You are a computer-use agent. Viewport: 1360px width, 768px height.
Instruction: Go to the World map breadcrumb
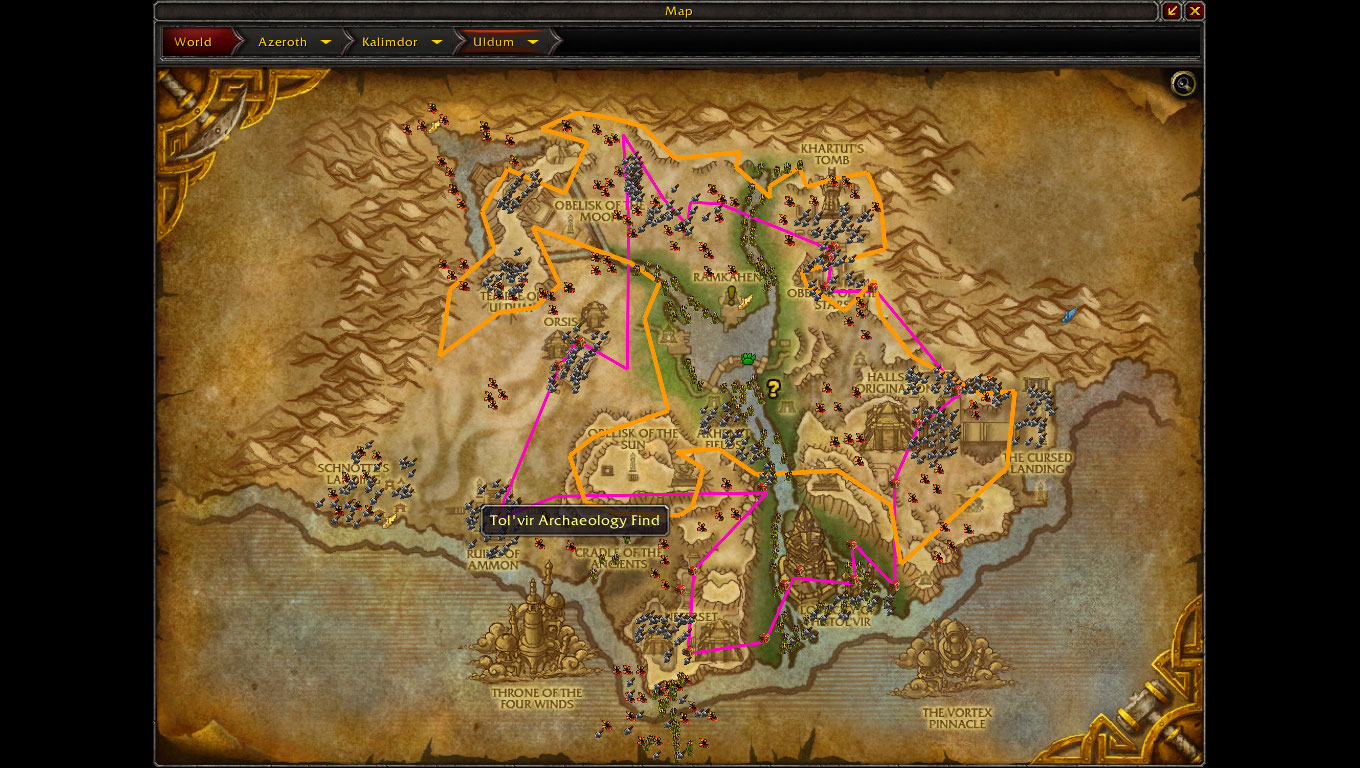pos(194,42)
